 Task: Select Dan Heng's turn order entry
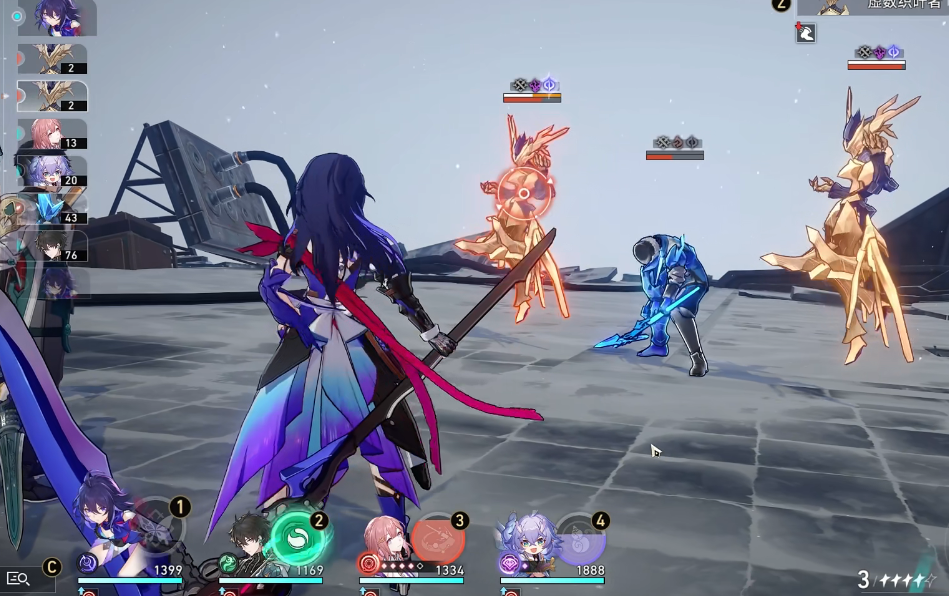pos(52,246)
